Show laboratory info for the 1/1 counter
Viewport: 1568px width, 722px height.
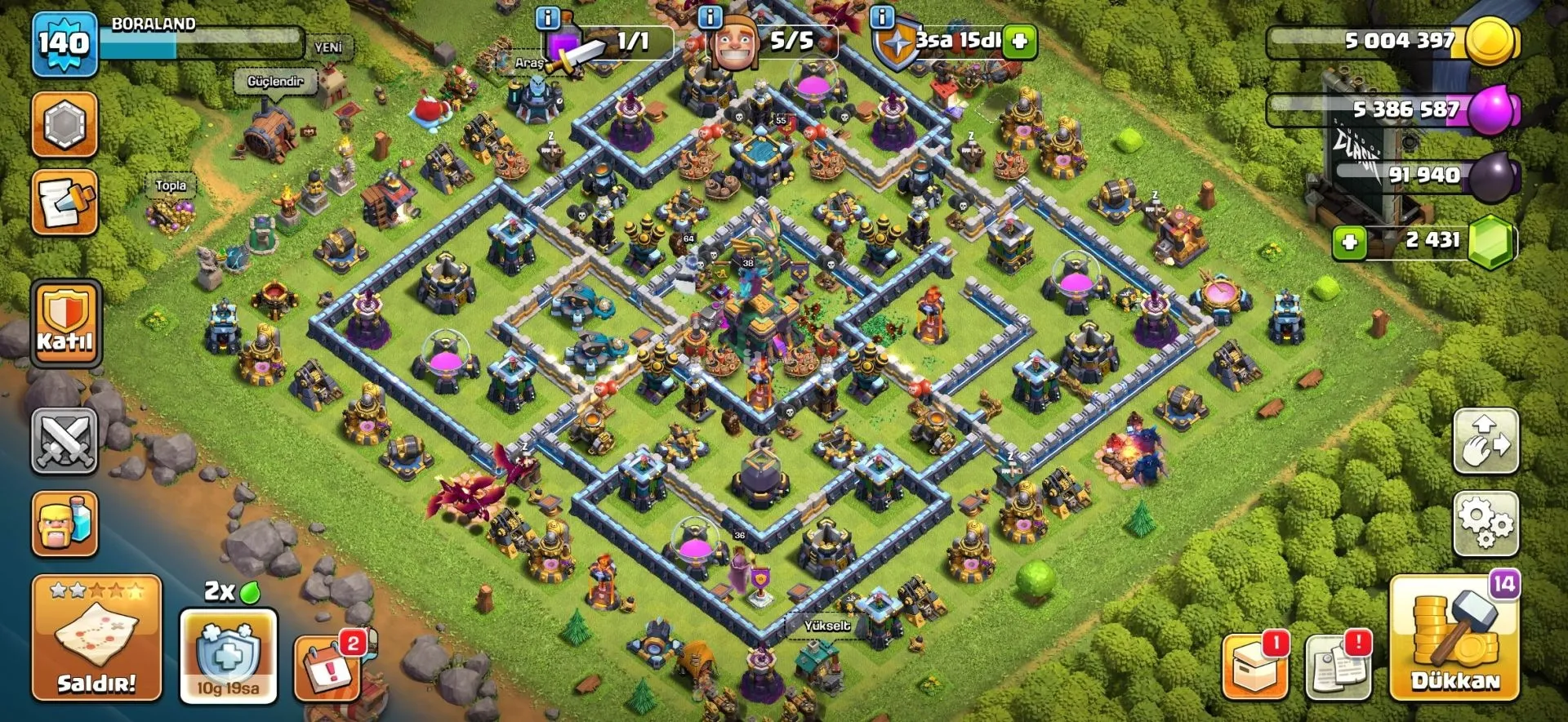click(x=547, y=16)
